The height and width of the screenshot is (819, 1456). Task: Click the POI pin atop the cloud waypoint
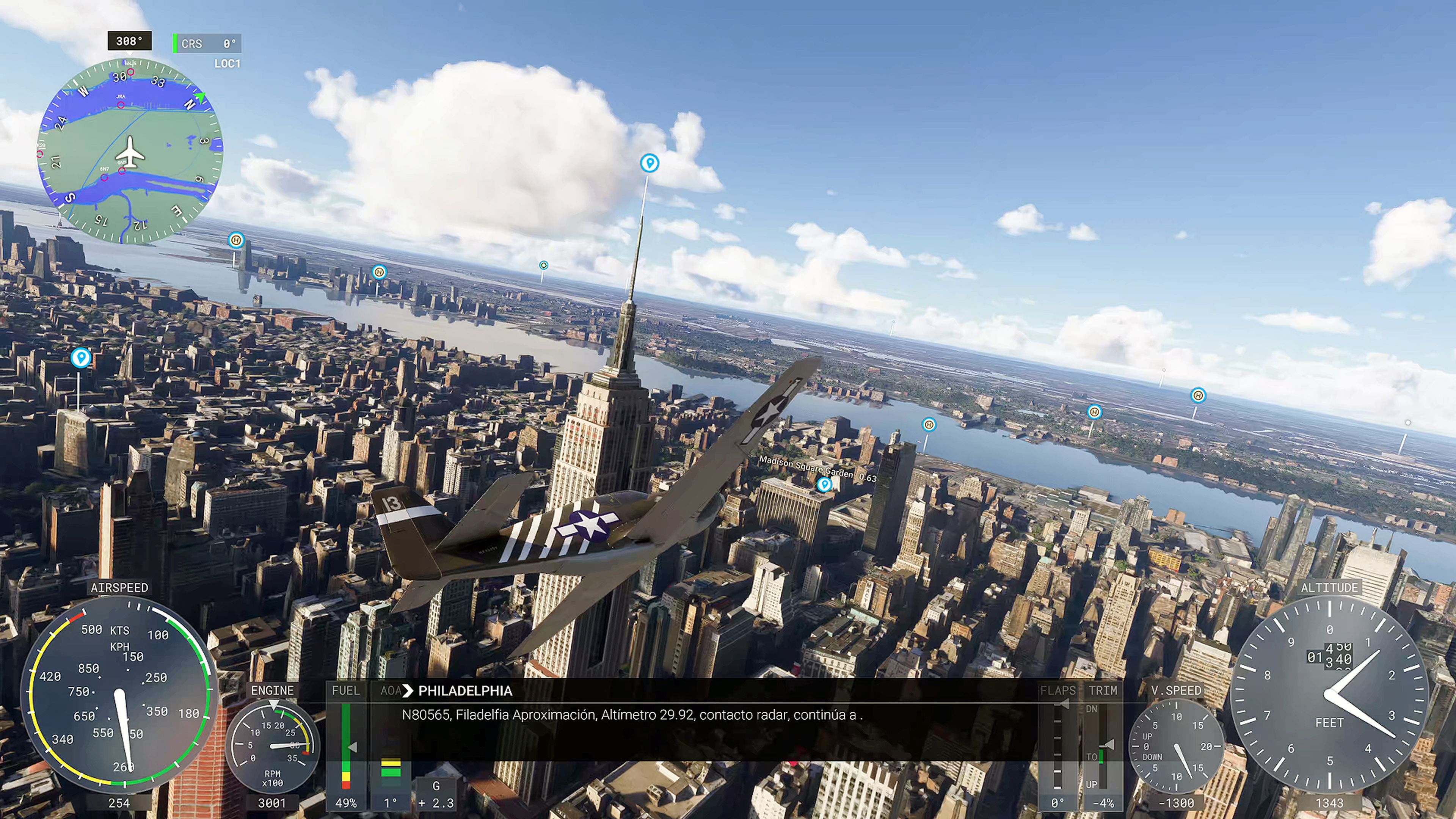[x=650, y=162]
